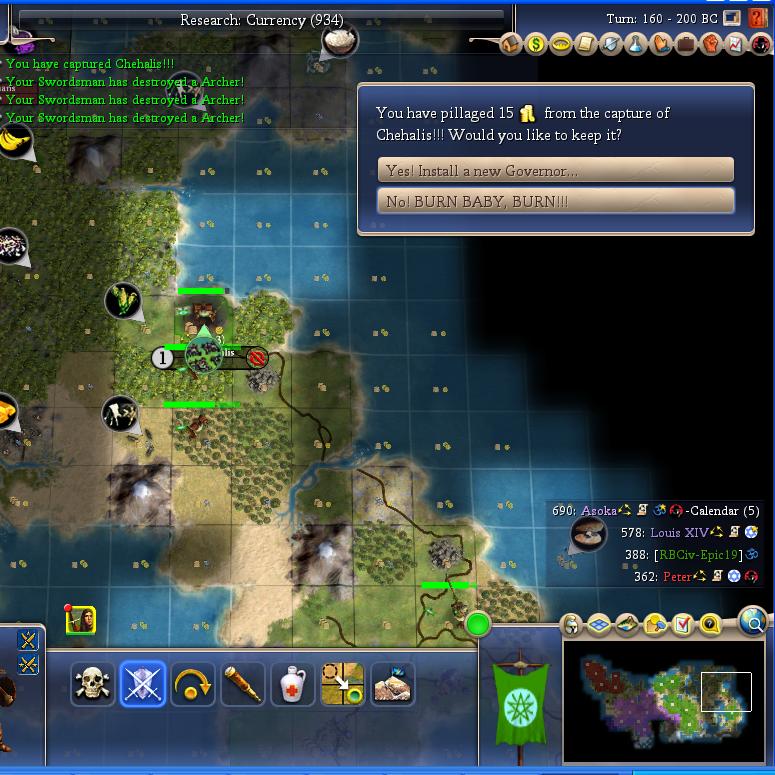The width and height of the screenshot is (775, 775).
Task: Open the globe view magnifier button
Action: [x=754, y=623]
